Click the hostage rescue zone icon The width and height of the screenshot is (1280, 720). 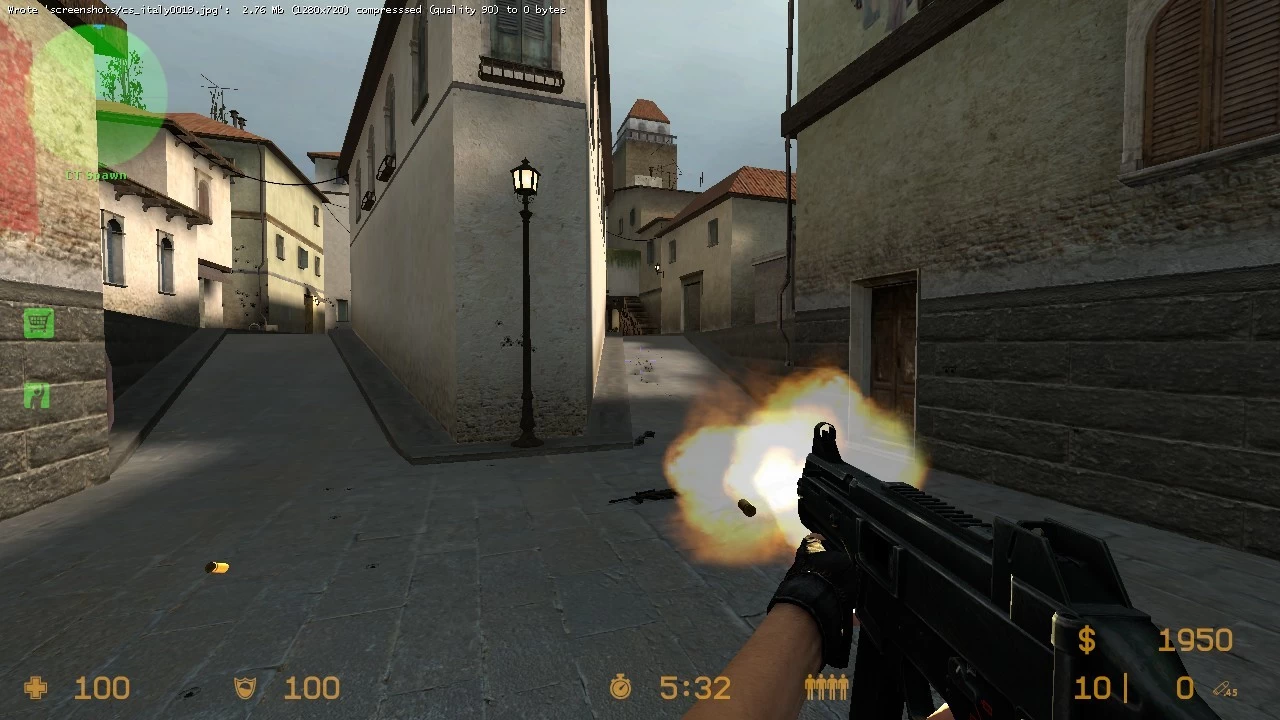pos(37,396)
